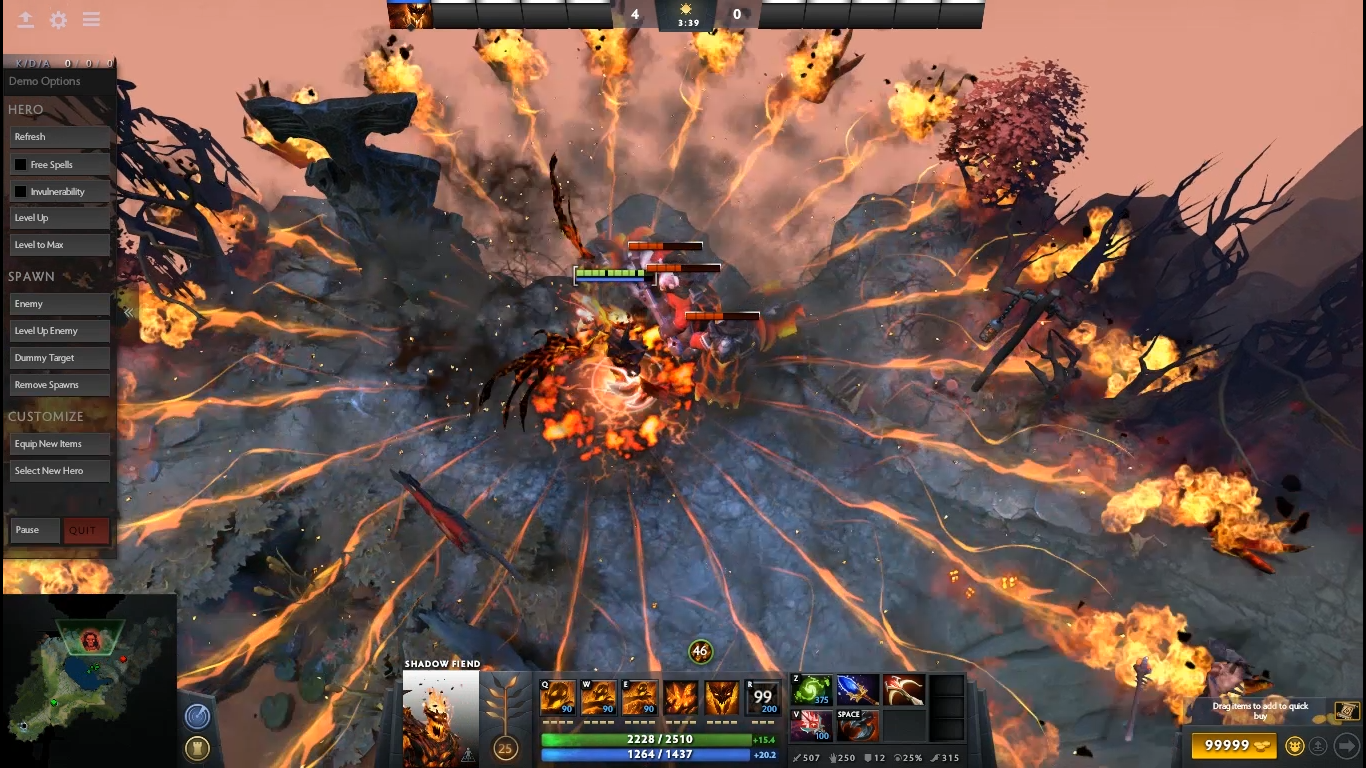The height and width of the screenshot is (768, 1366).
Task: Click Remove Spawns
Action: (x=59, y=385)
